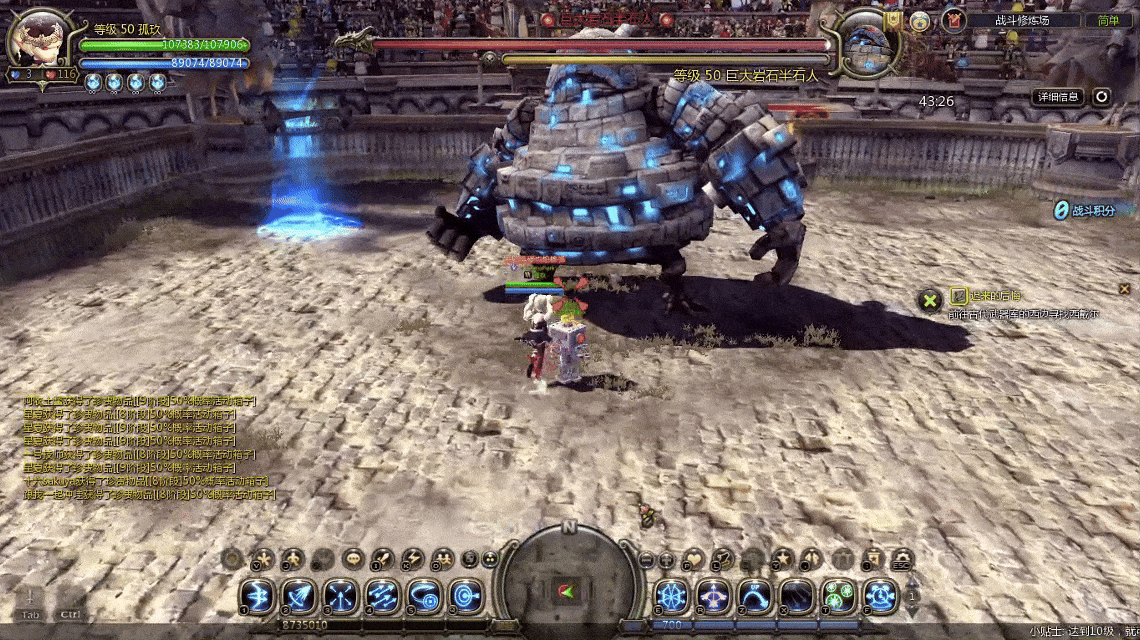Click the 详细信息 details button

(x=1058, y=97)
